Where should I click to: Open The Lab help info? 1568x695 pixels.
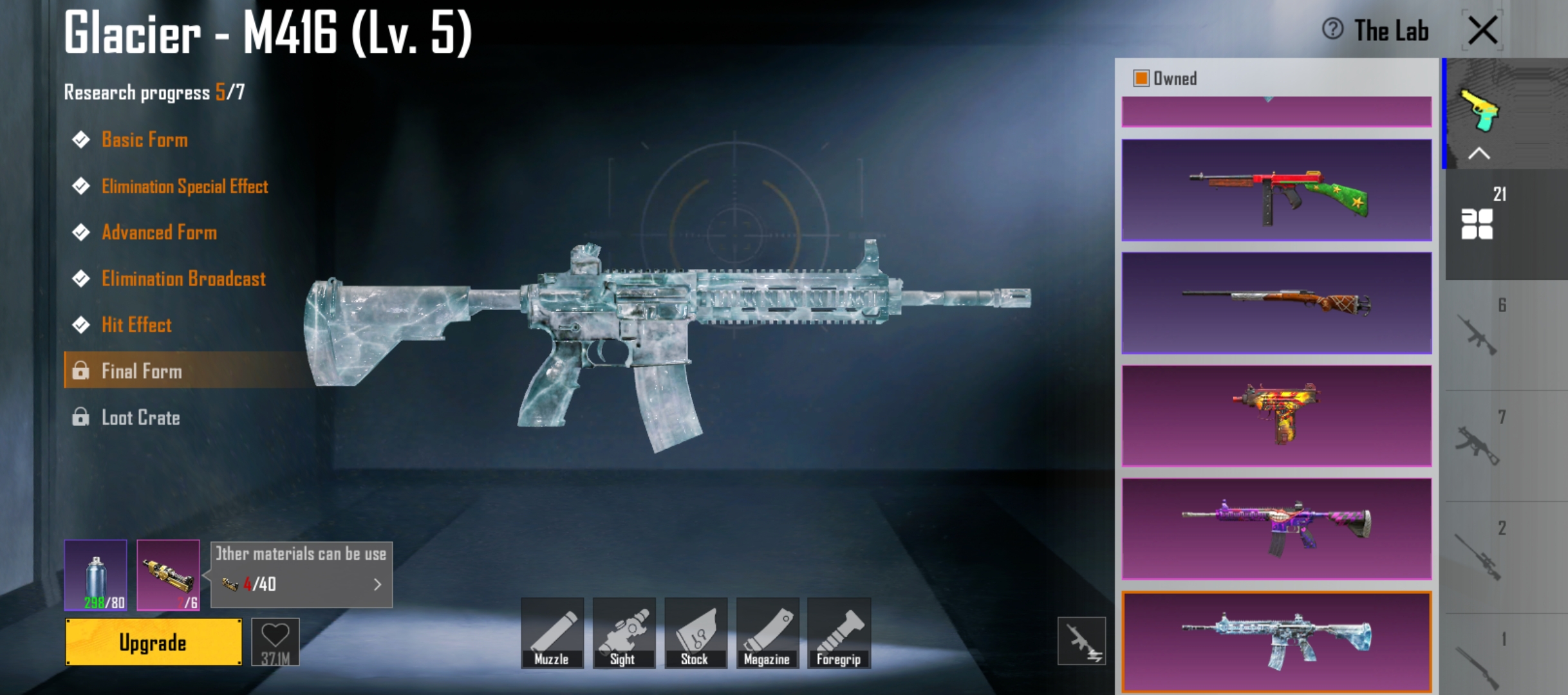pyautogui.click(x=1333, y=29)
